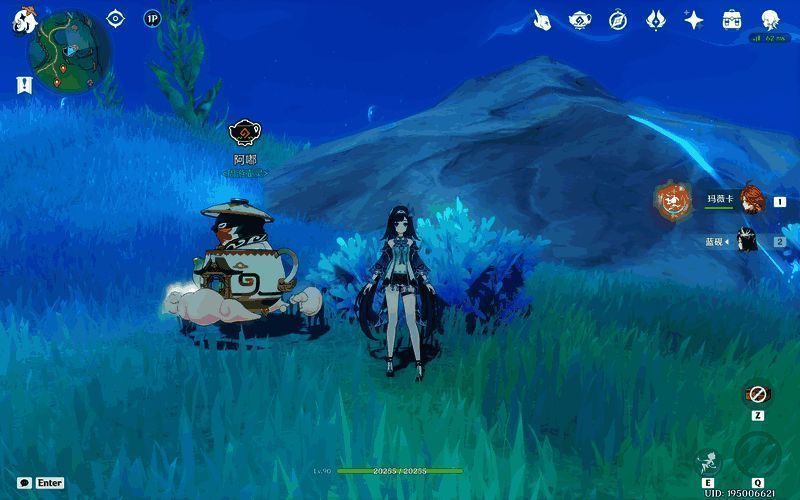Open the Serenitea teapot icon in top bar

pyautogui.click(x=580, y=20)
